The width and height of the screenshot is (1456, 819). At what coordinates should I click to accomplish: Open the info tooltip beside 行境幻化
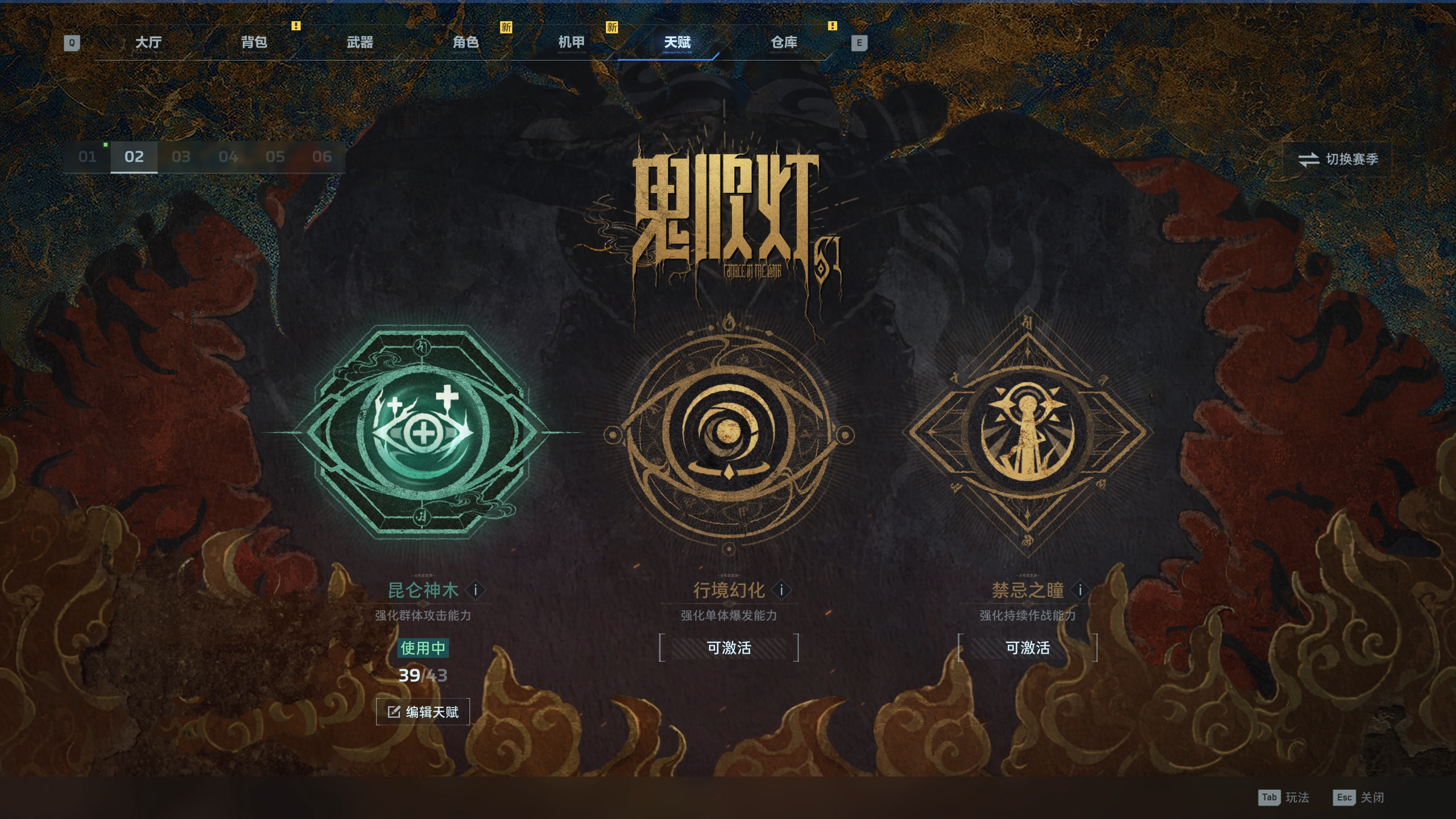click(x=781, y=590)
